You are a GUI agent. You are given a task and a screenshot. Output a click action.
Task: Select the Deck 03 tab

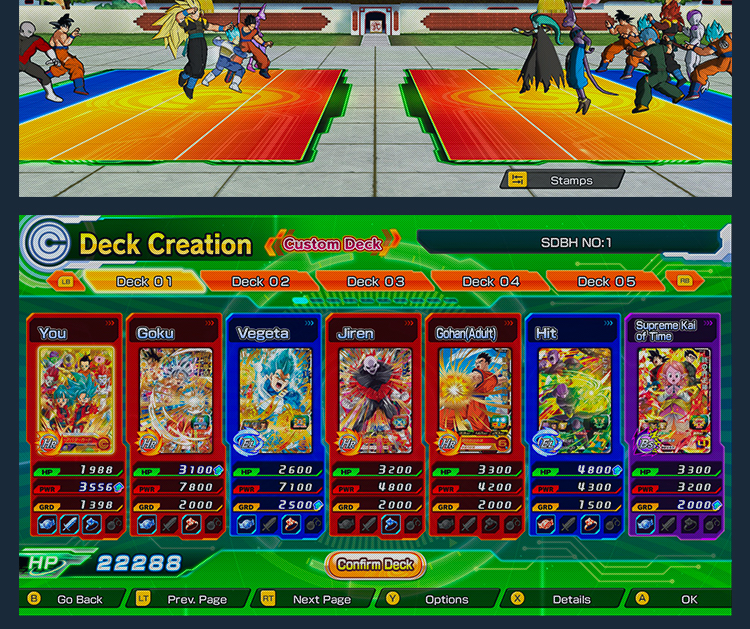pos(376,282)
